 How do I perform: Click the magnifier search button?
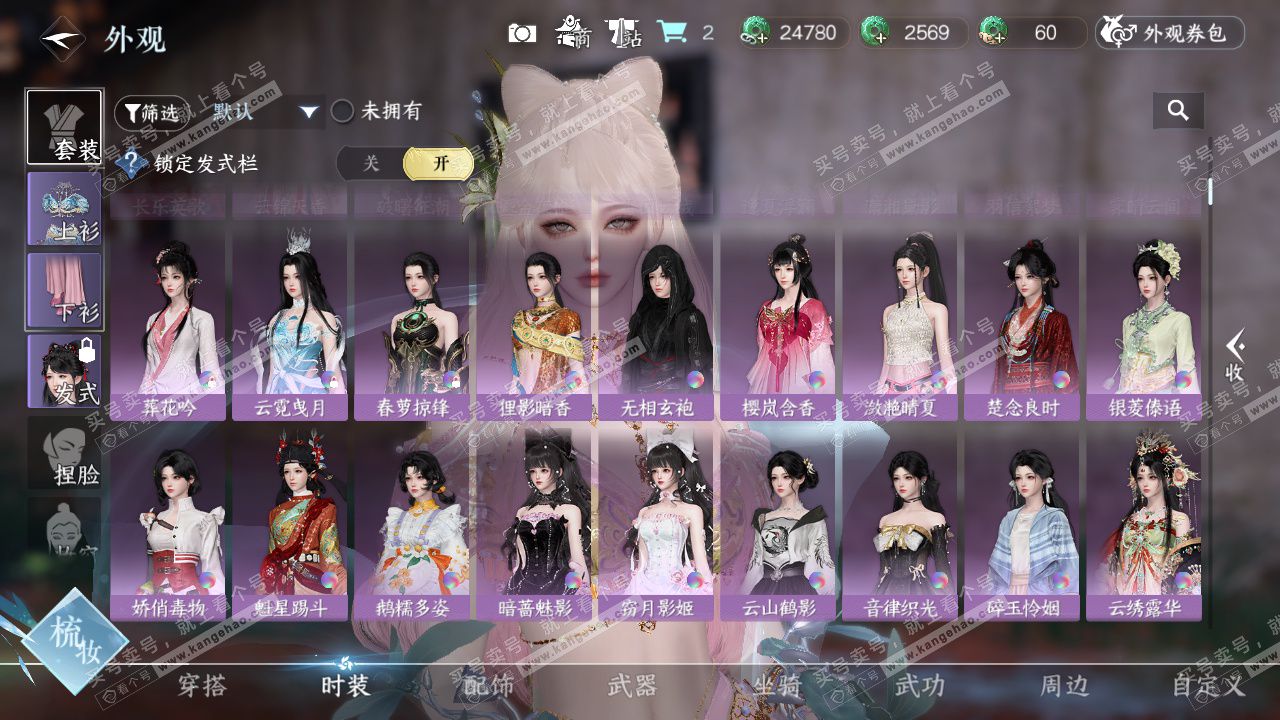(1178, 111)
